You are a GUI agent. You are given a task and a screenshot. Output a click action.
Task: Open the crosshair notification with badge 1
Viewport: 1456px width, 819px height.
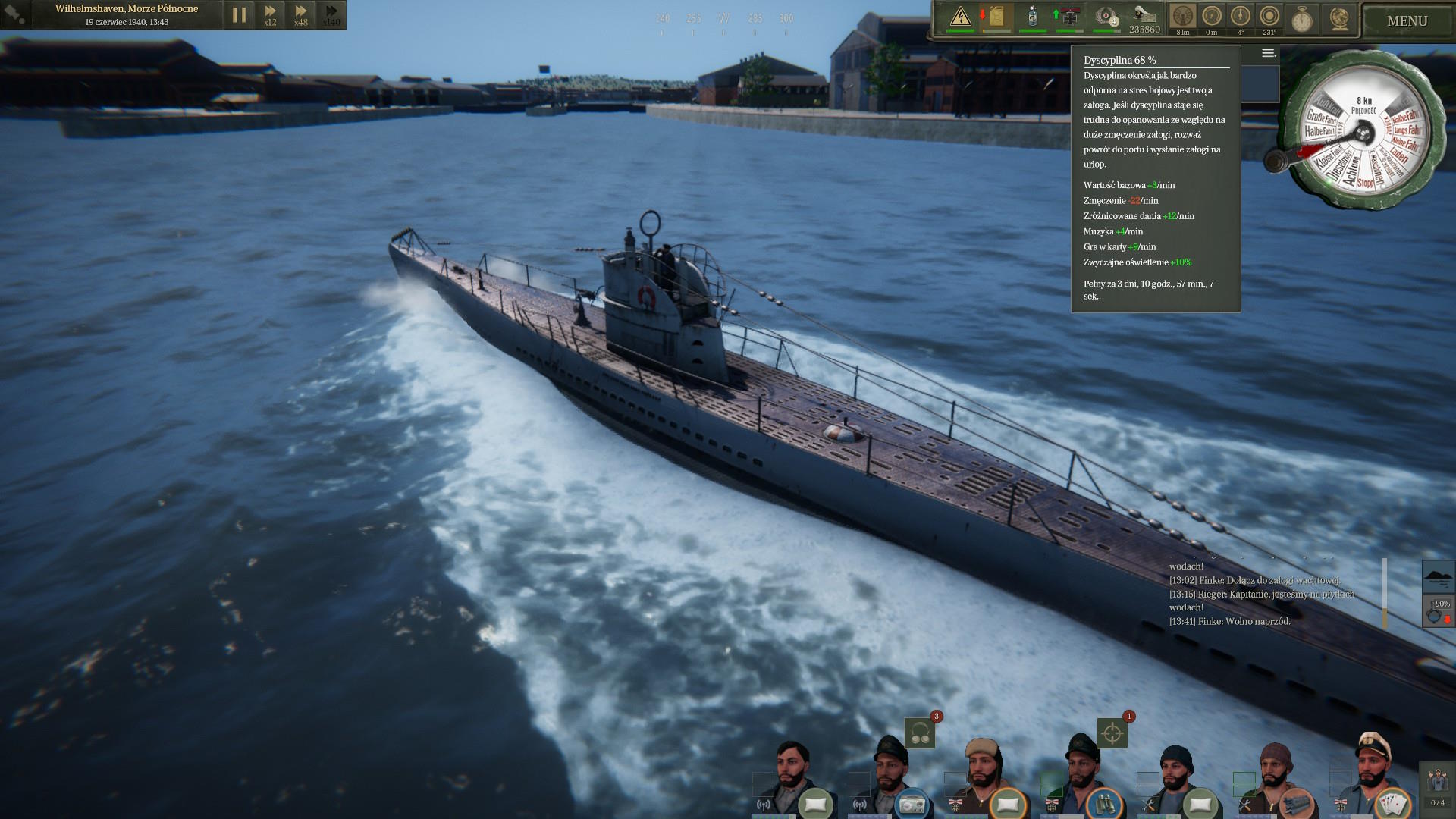click(1112, 733)
